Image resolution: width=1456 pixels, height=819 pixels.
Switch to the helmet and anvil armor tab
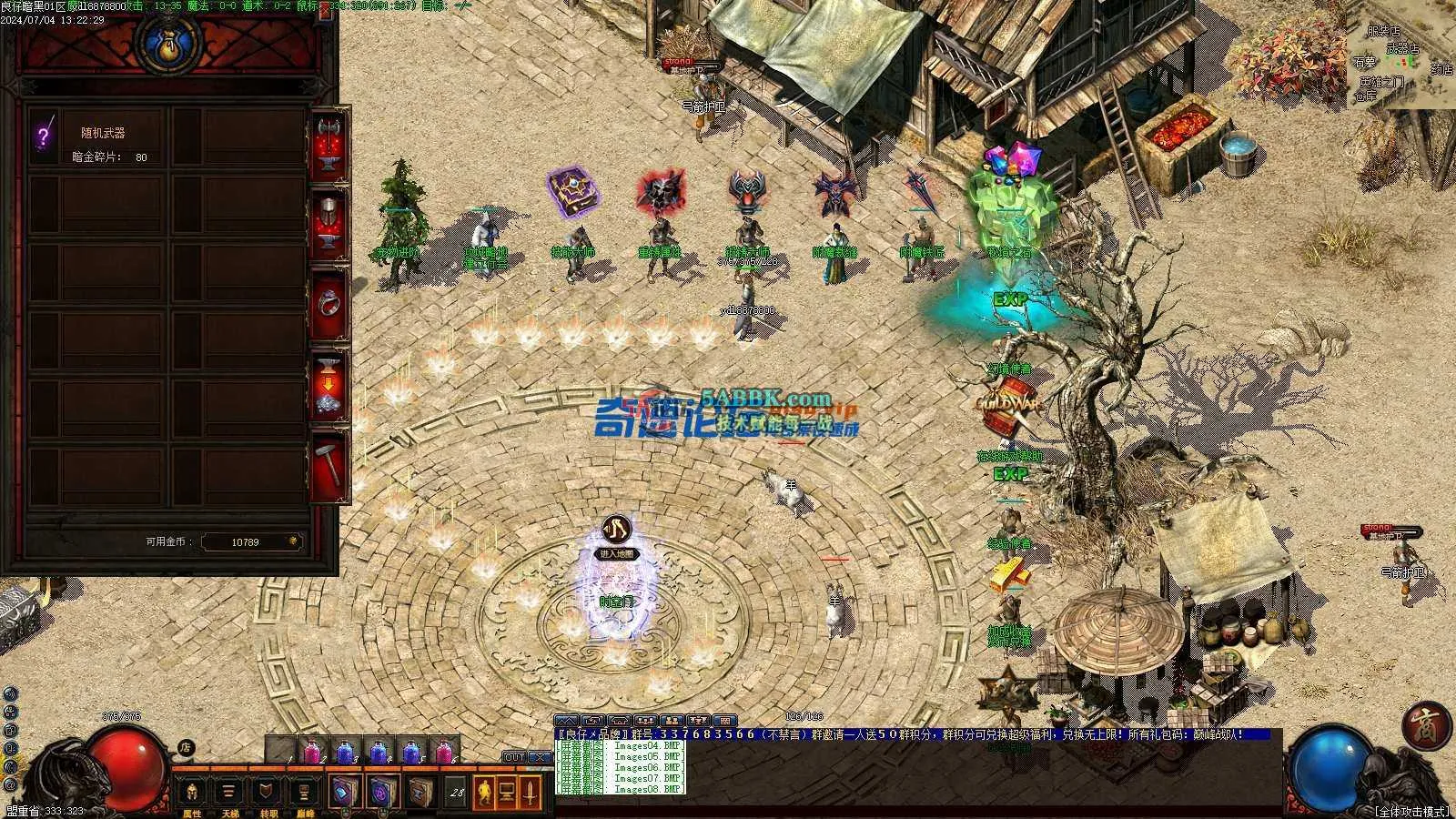(329, 224)
